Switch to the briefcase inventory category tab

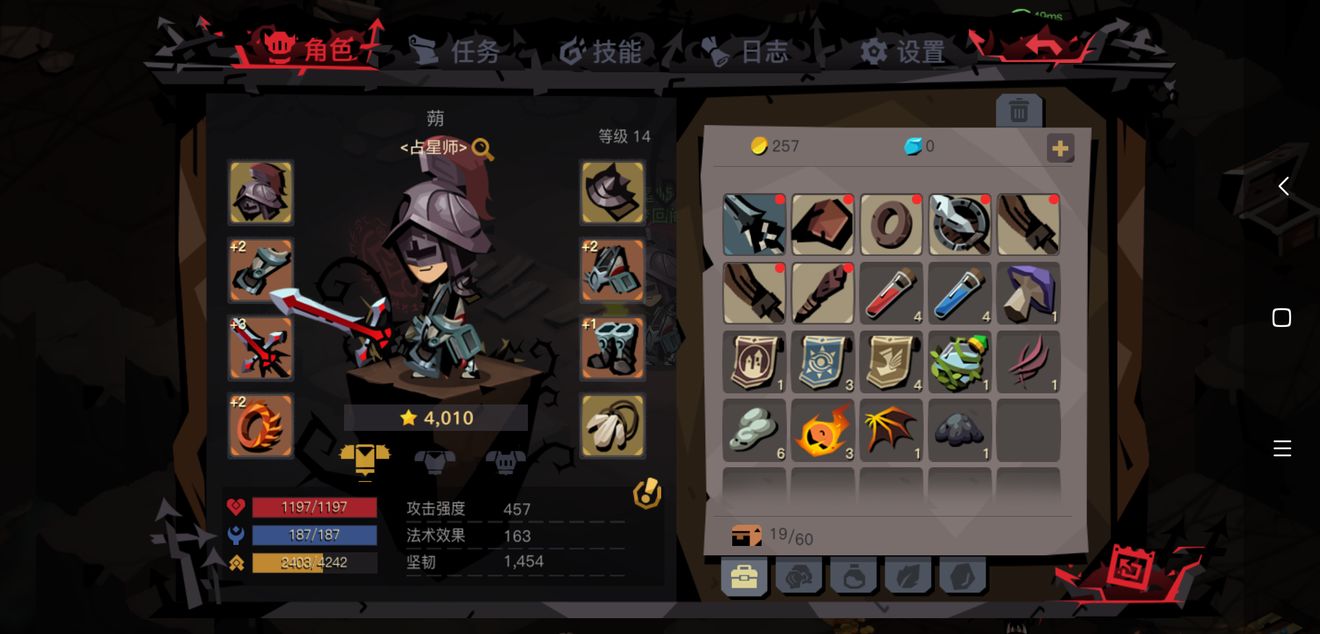coord(744,576)
